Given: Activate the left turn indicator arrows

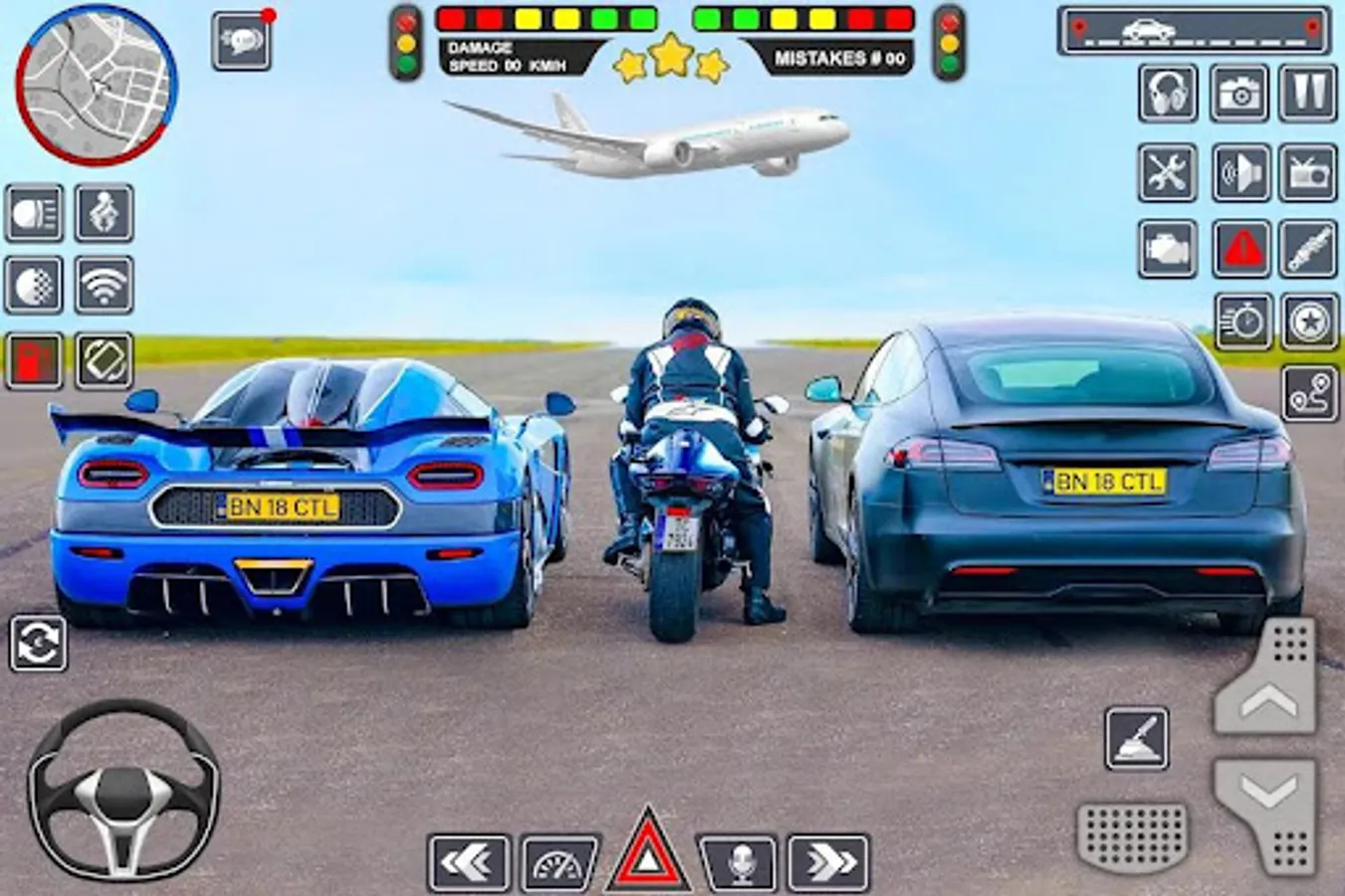Looking at the screenshot, I should click(x=468, y=862).
